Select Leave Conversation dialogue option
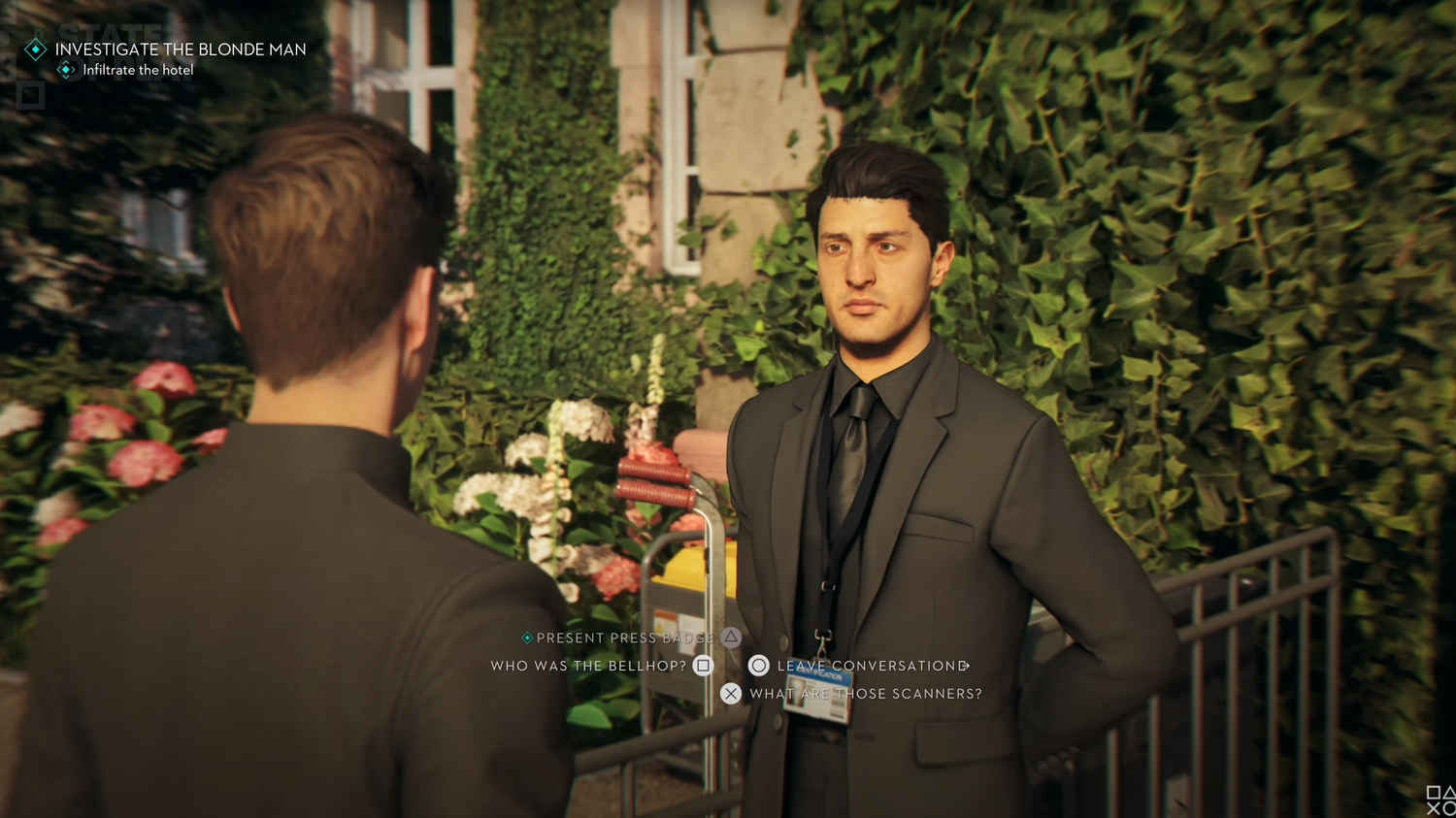 871,666
